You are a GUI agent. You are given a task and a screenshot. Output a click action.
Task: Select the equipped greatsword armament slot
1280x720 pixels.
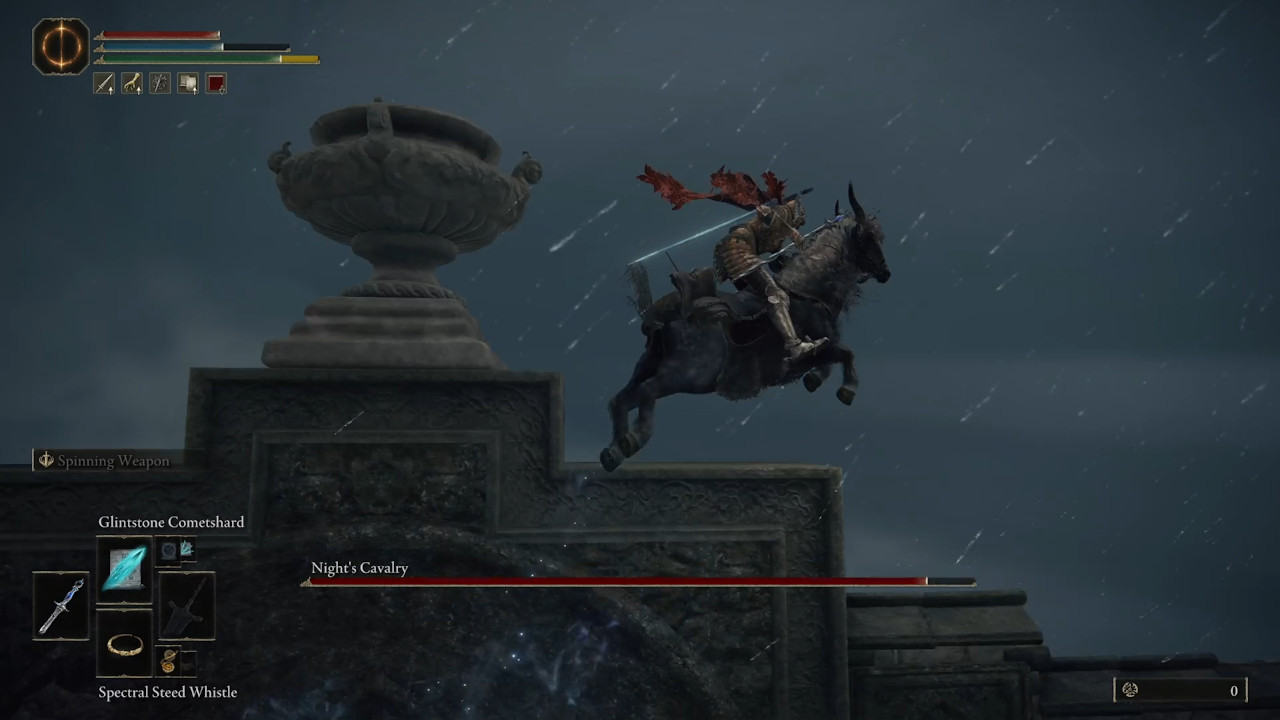[188, 606]
